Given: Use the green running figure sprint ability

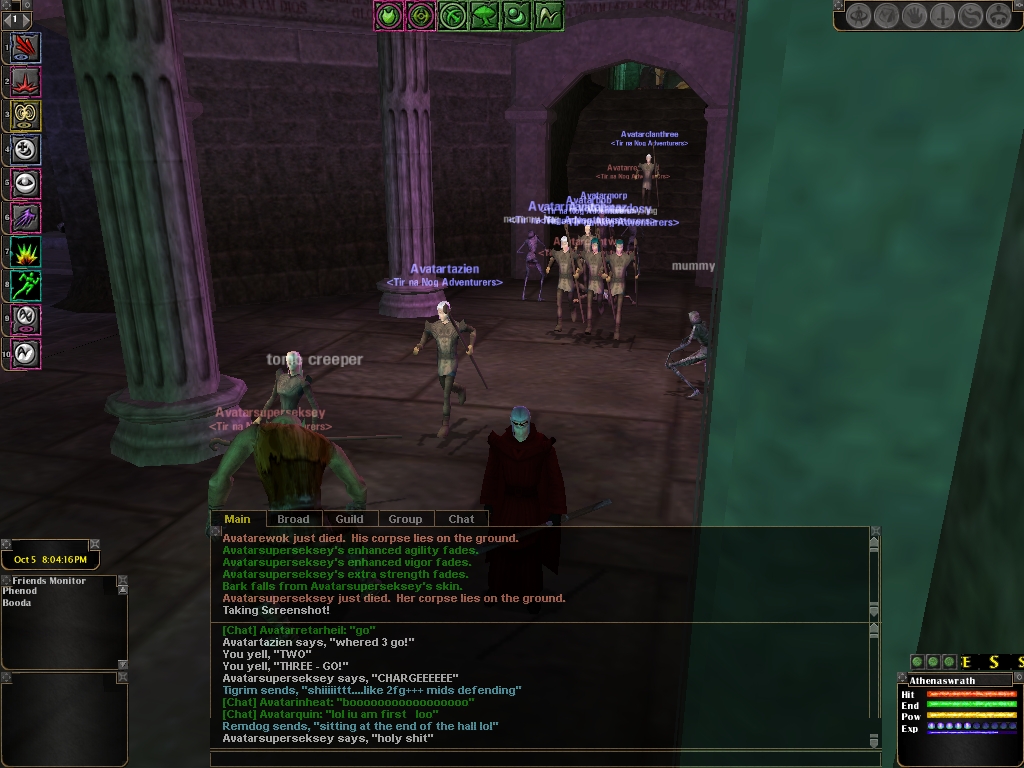Looking at the screenshot, I should [x=26, y=285].
